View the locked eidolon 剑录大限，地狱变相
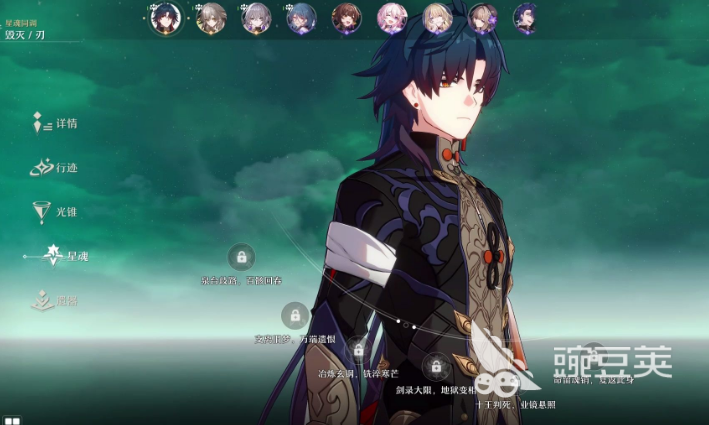Screen dimensions: 709x425 pyautogui.click(x=434, y=365)
